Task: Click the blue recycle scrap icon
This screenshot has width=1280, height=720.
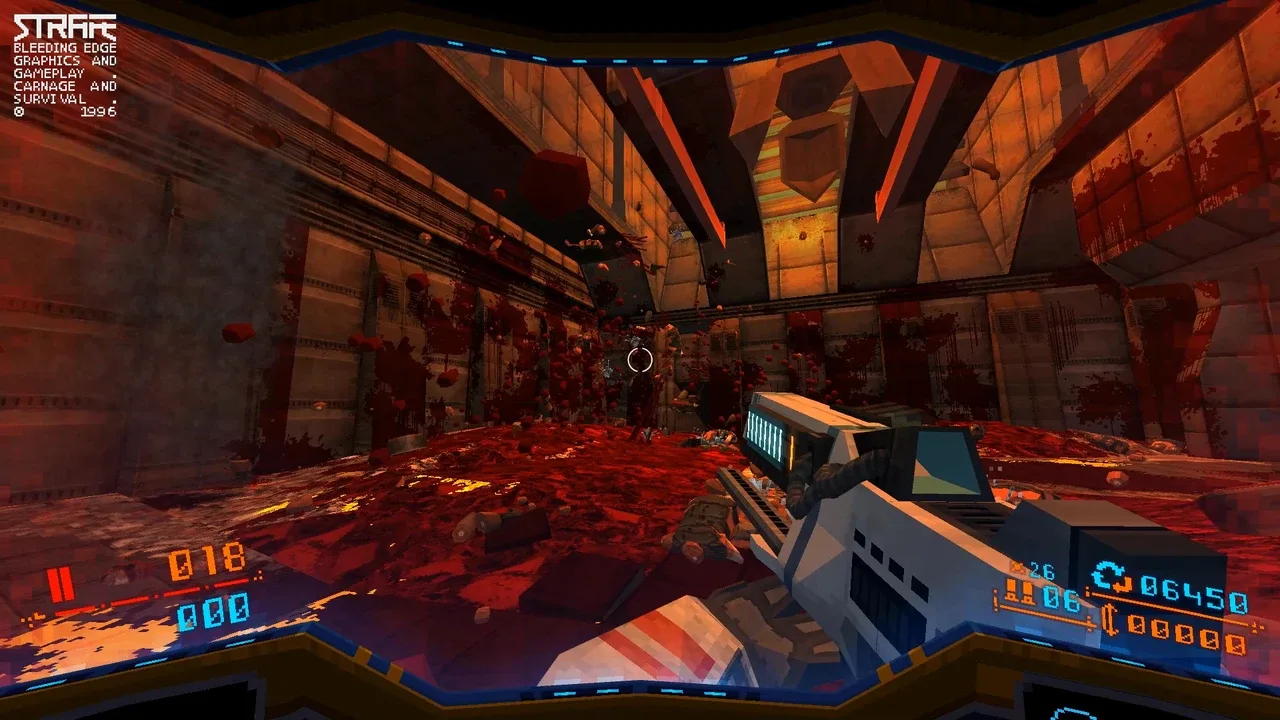Action: pos(1108,575)
